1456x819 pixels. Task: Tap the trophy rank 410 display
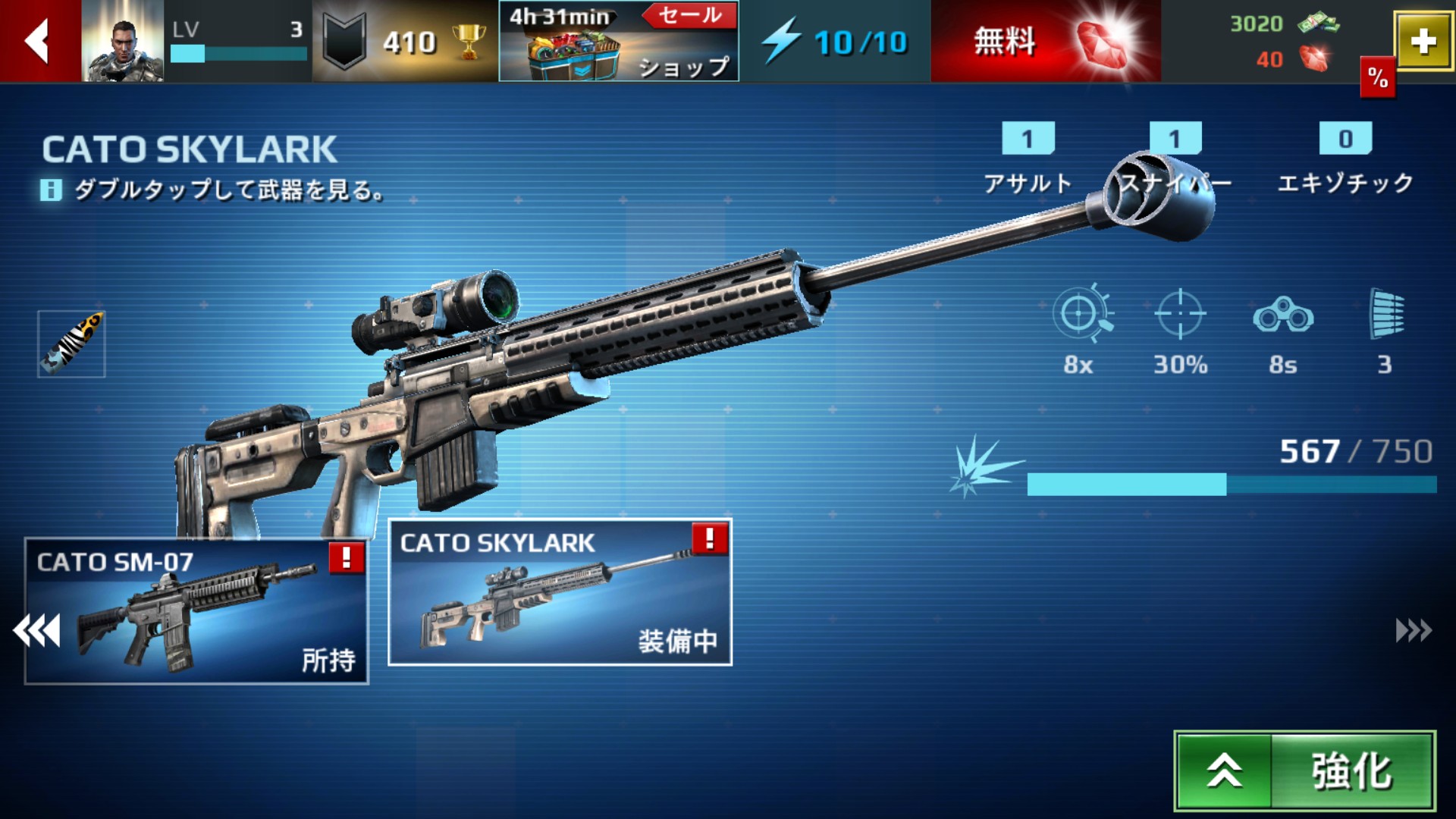pyautogui.click(x=405, y=42)
